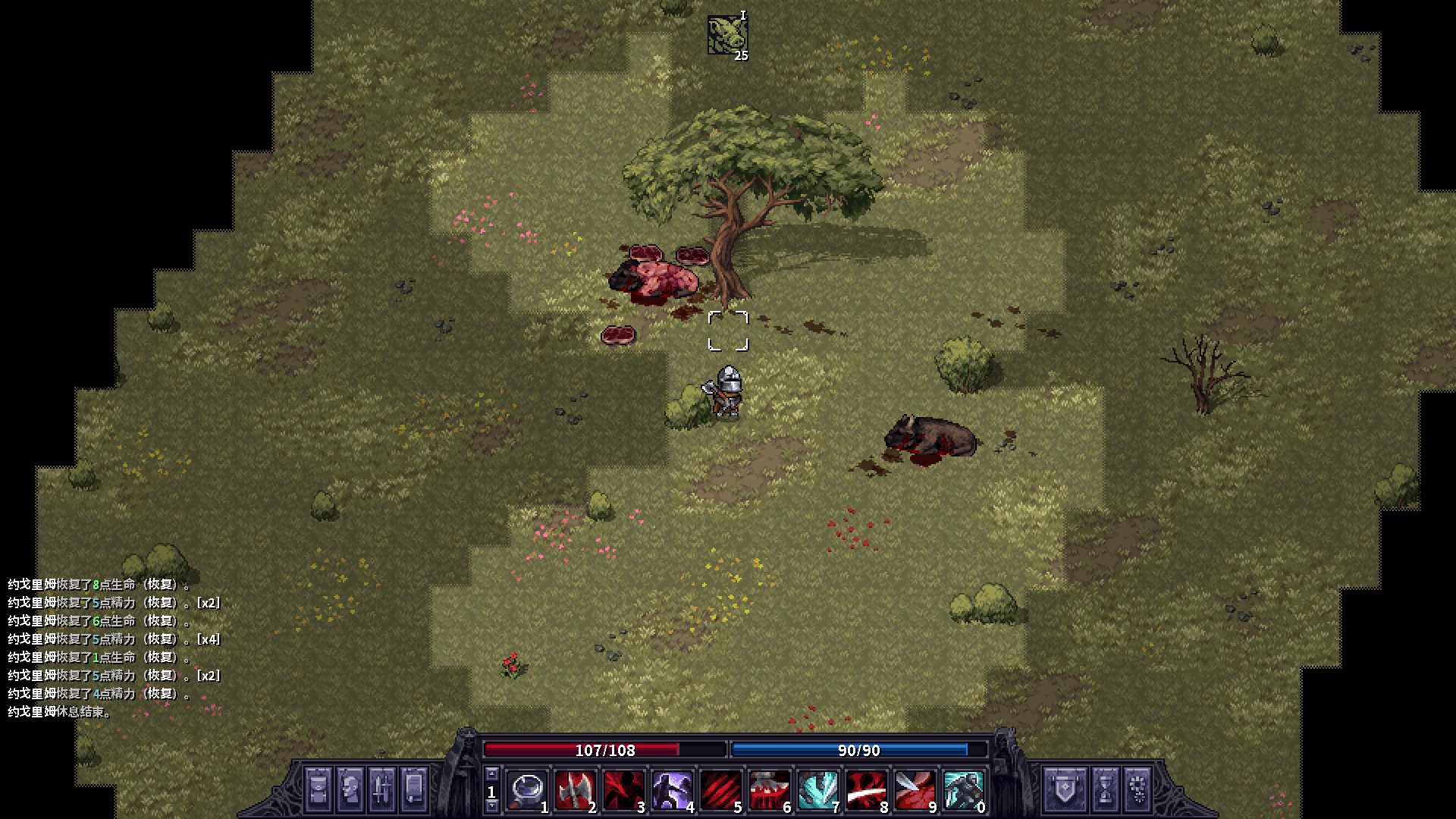This screenshot has width=1456, height=819.
Task: Open the journal book button
Action: (x=414, y=789)
